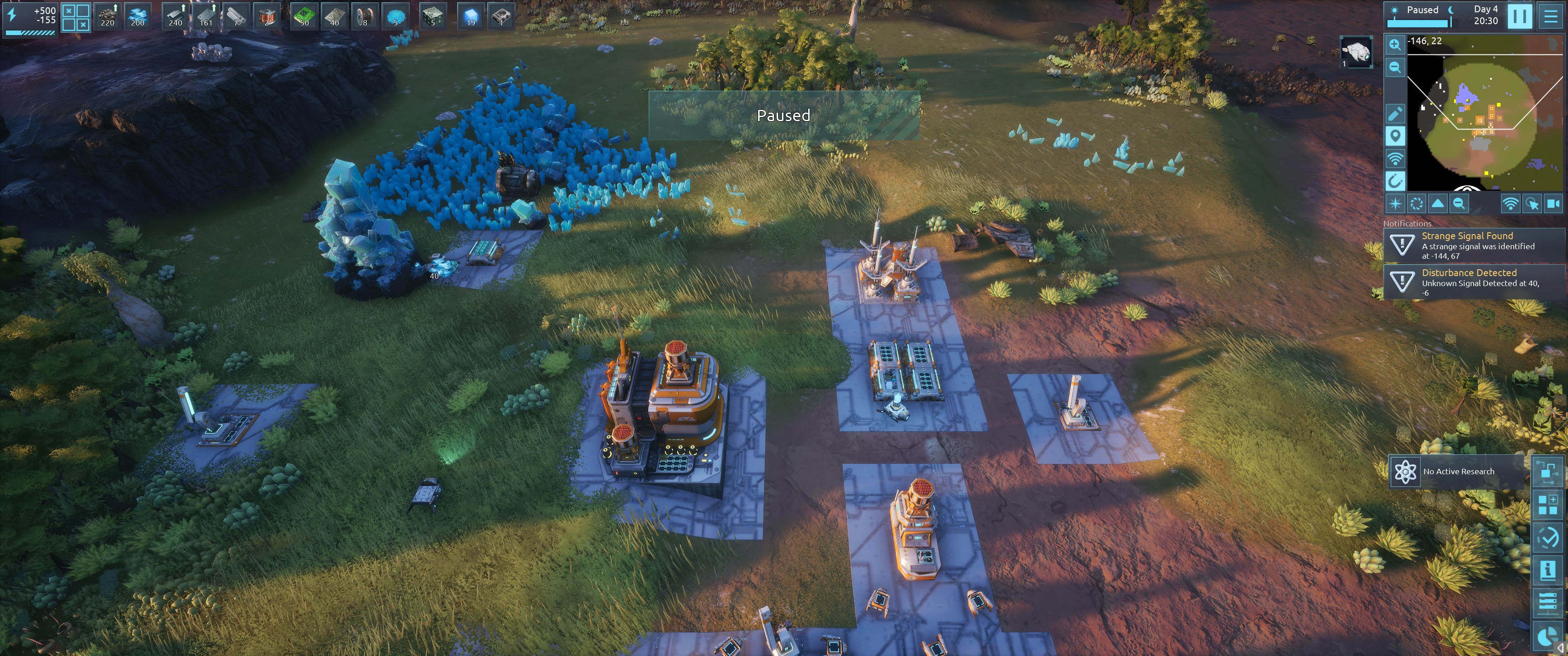Click the compass star button under minimap

pyautogui.click(x=1395, y=204)
